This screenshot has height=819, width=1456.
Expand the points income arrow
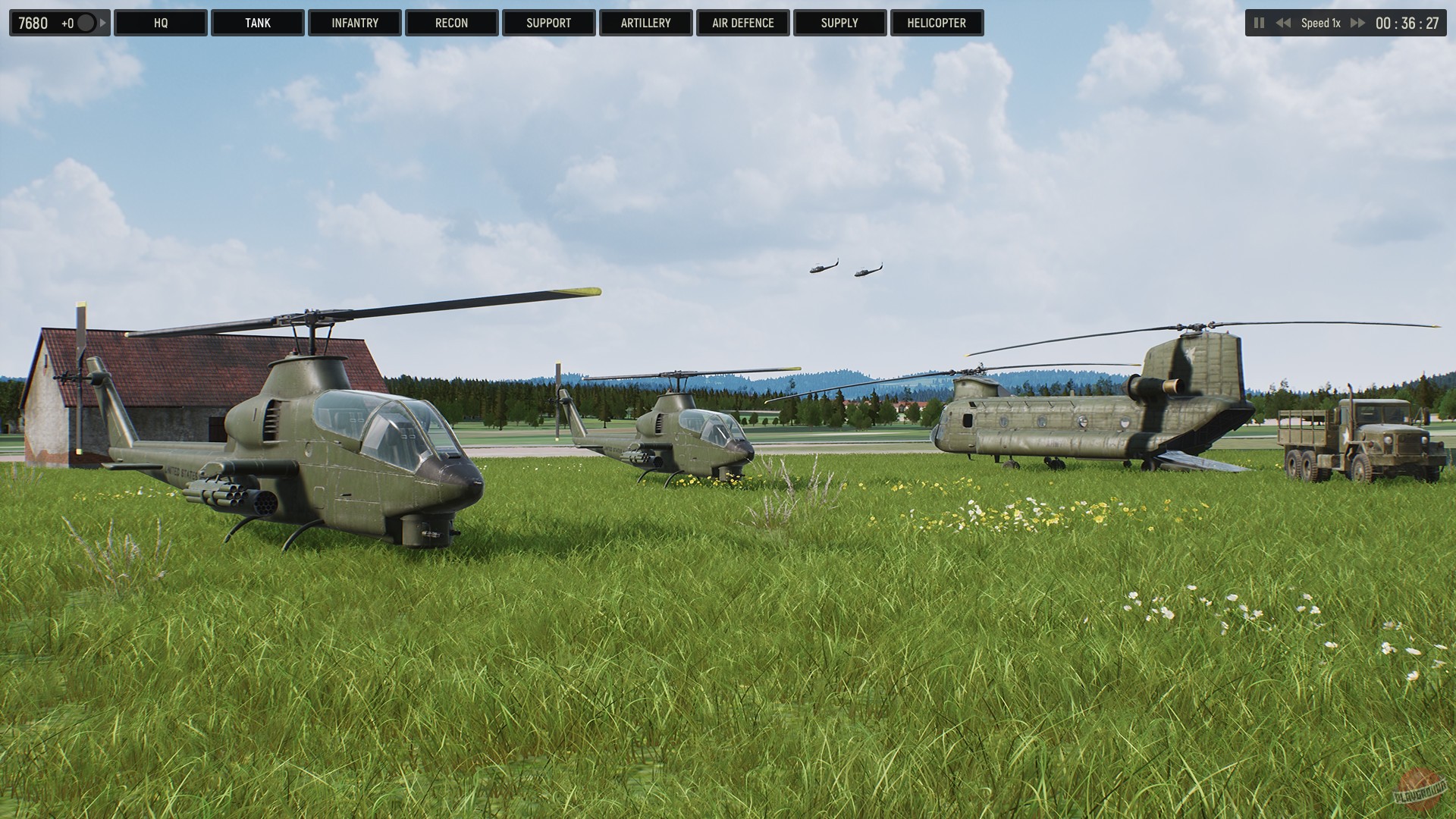click(103, 23)
